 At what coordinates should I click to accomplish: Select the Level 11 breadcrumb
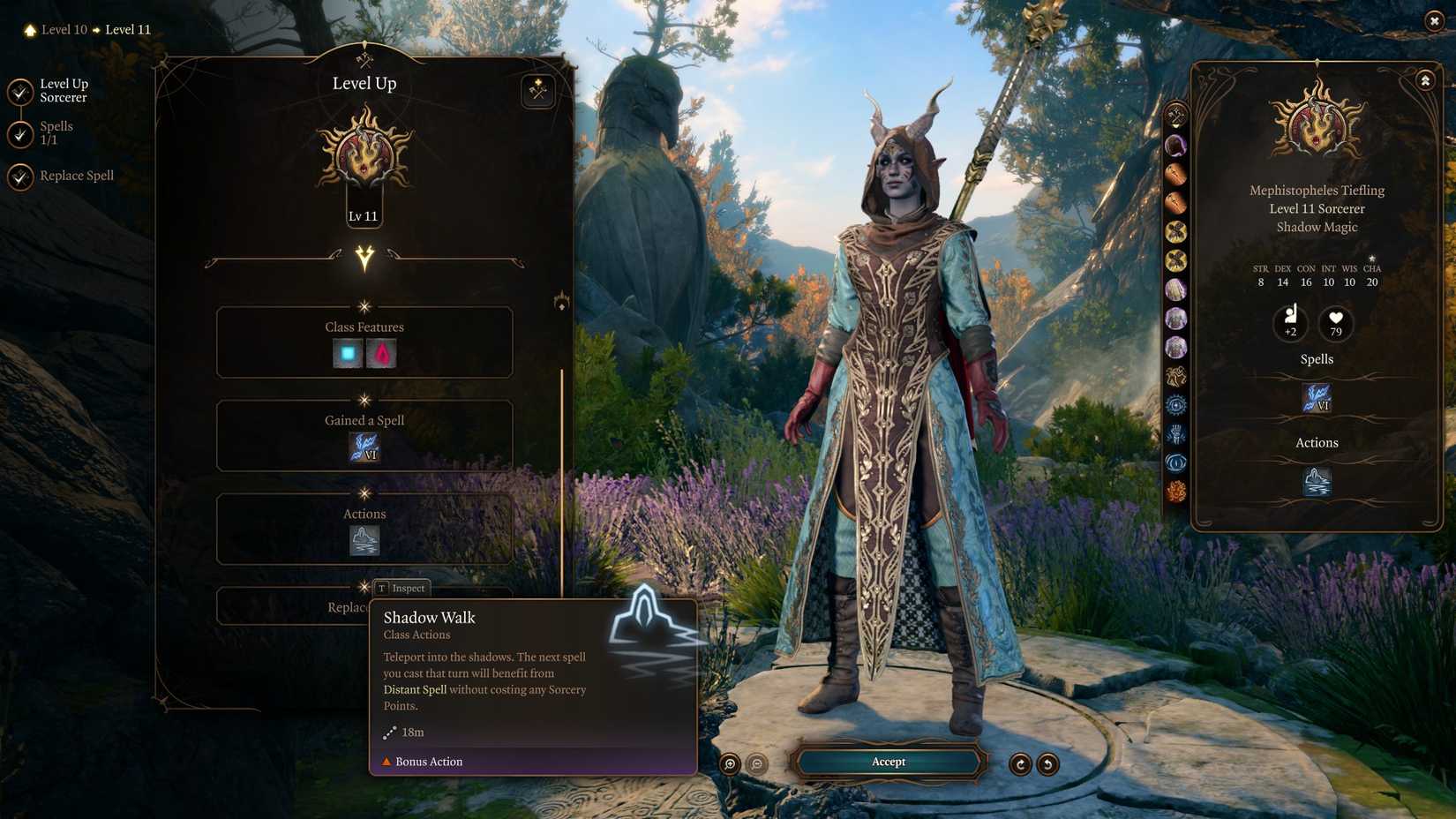[x=127, y=29]
